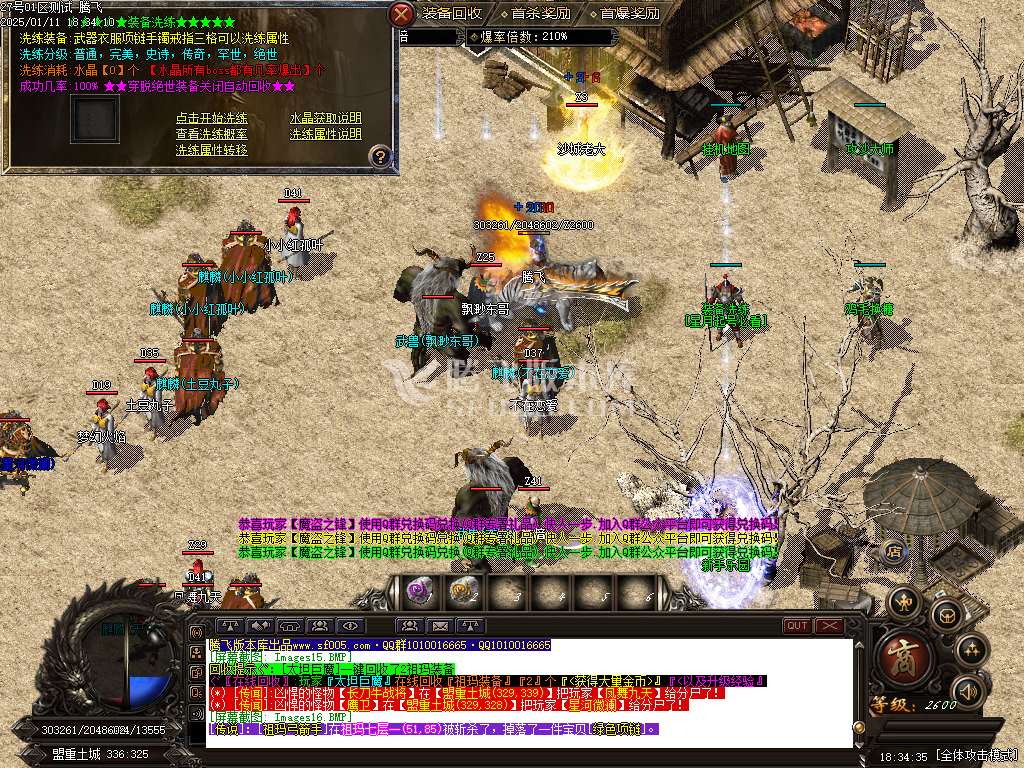Image resolution: width=1024 pixels, height=768 pixels.
Task: Open 洗练属性说明 attribute description
Action: (326, 134)
